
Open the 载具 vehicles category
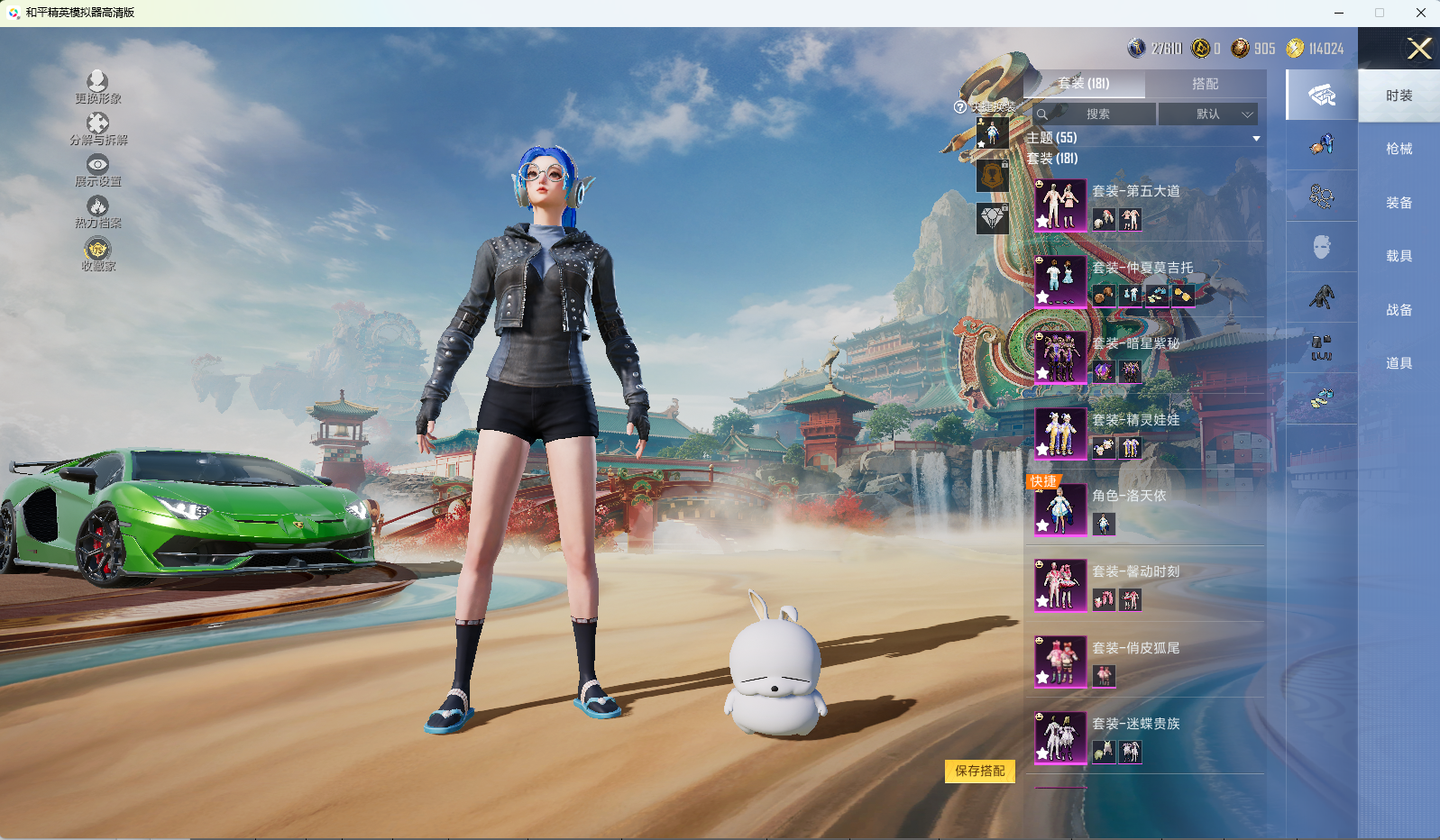[1399, 256]
